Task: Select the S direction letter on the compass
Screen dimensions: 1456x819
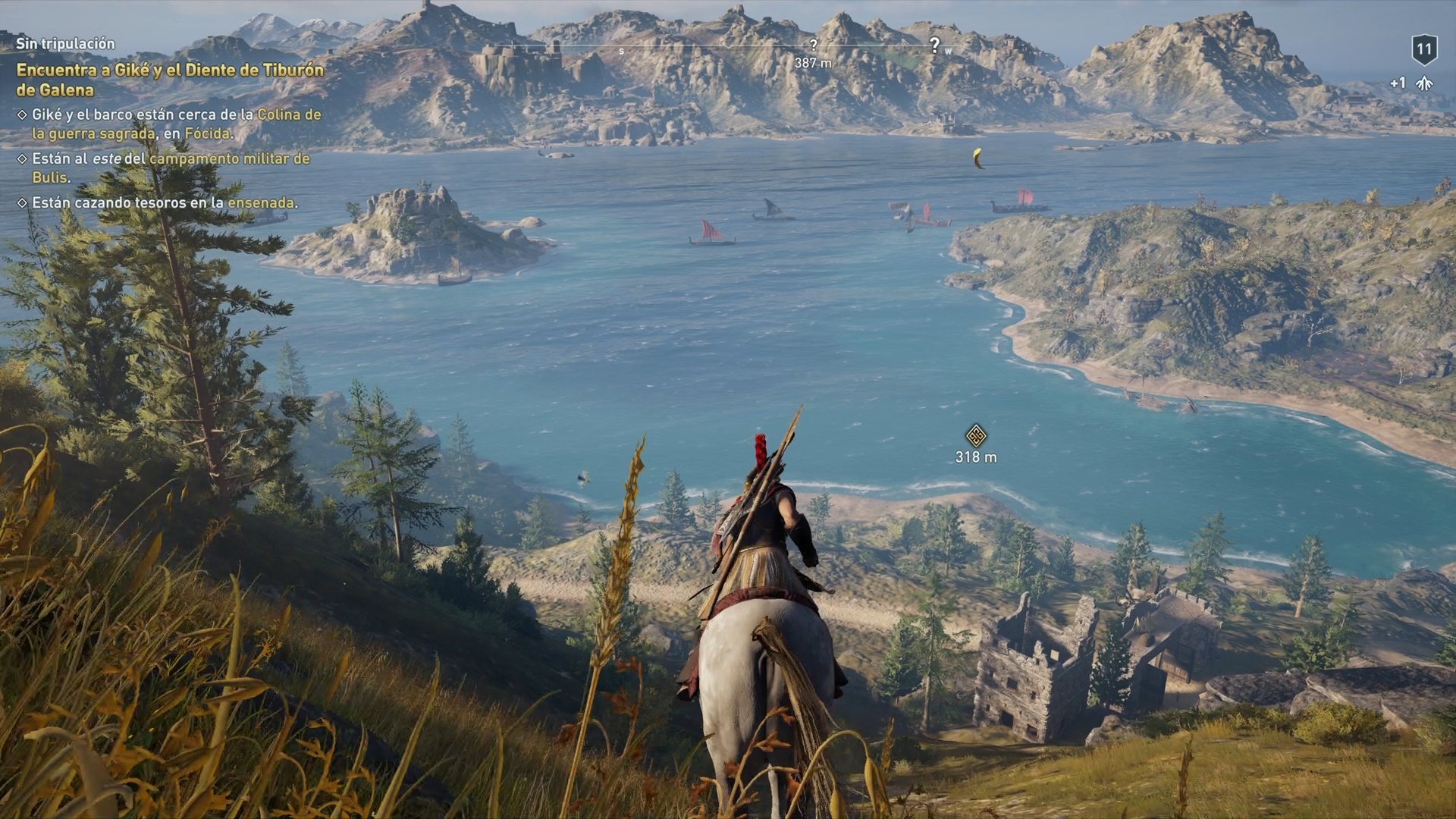Action: click(x=622, y=50)
